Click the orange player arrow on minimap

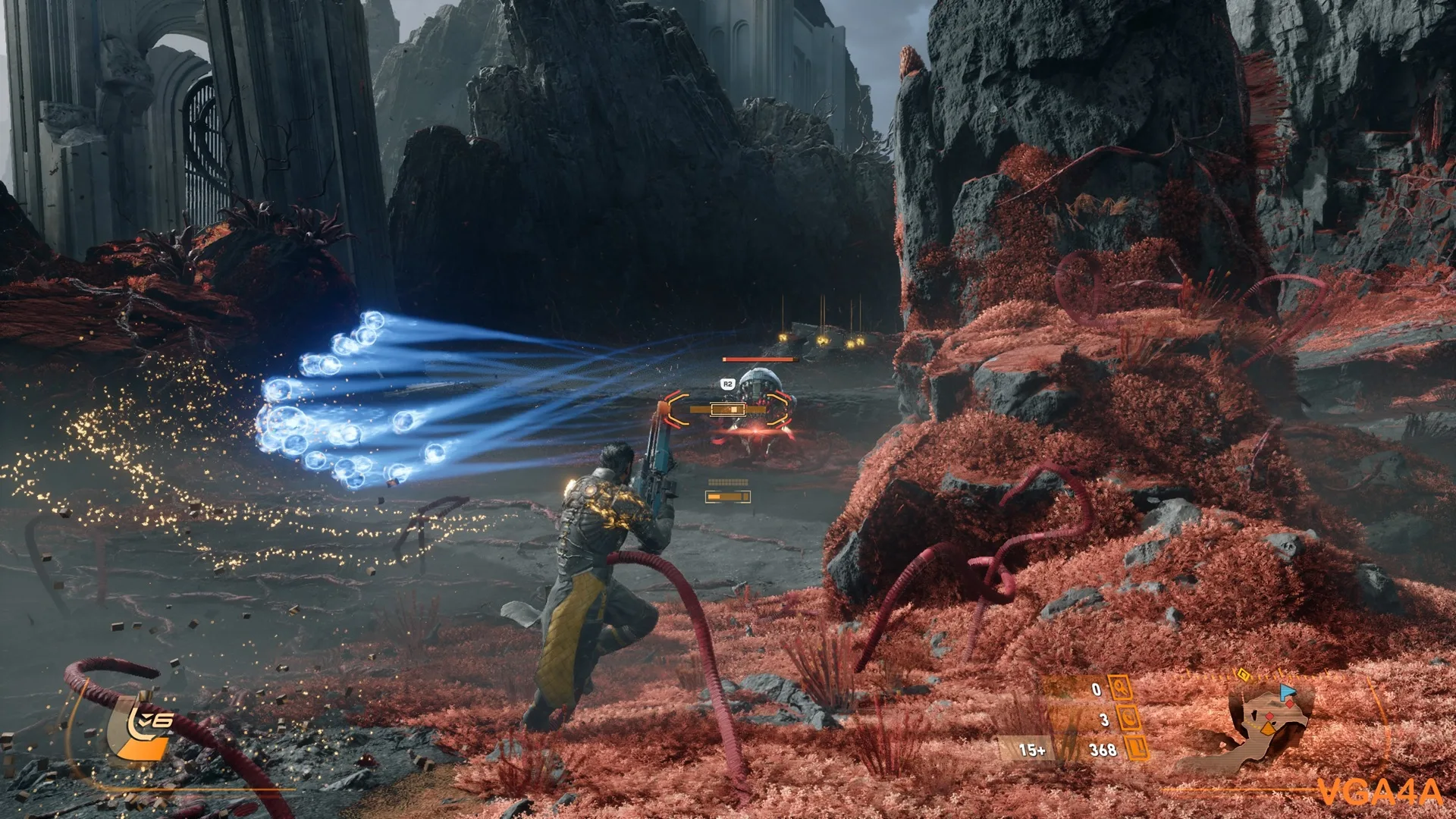[1267, 730]
